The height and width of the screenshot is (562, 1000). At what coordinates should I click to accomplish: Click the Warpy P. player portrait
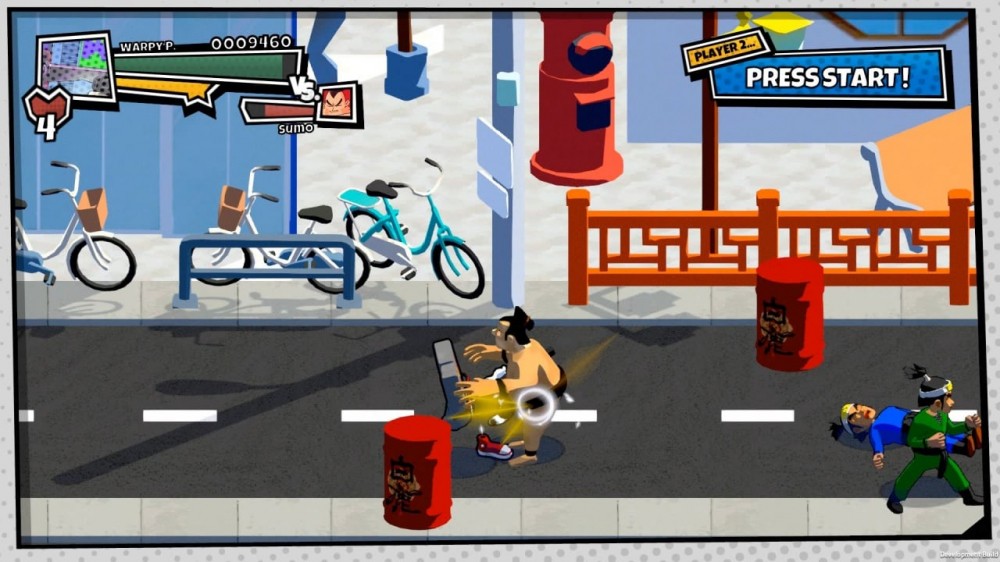pyautogui.click(x=76, y=68)
